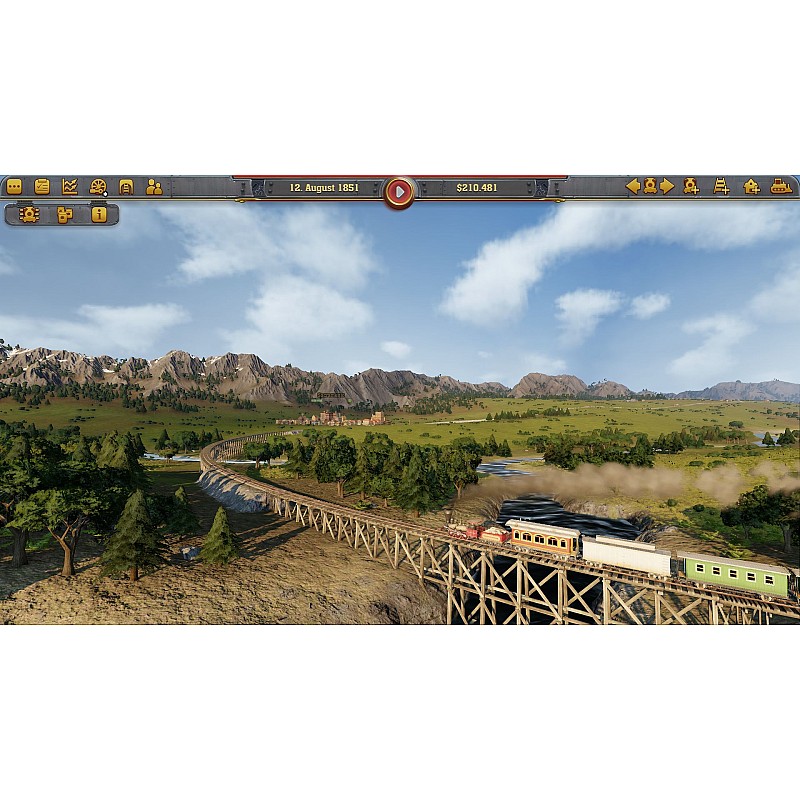Click the red play button
Image resolution: width=800 pixels, height=800 pixels.
tap(399, 190)
